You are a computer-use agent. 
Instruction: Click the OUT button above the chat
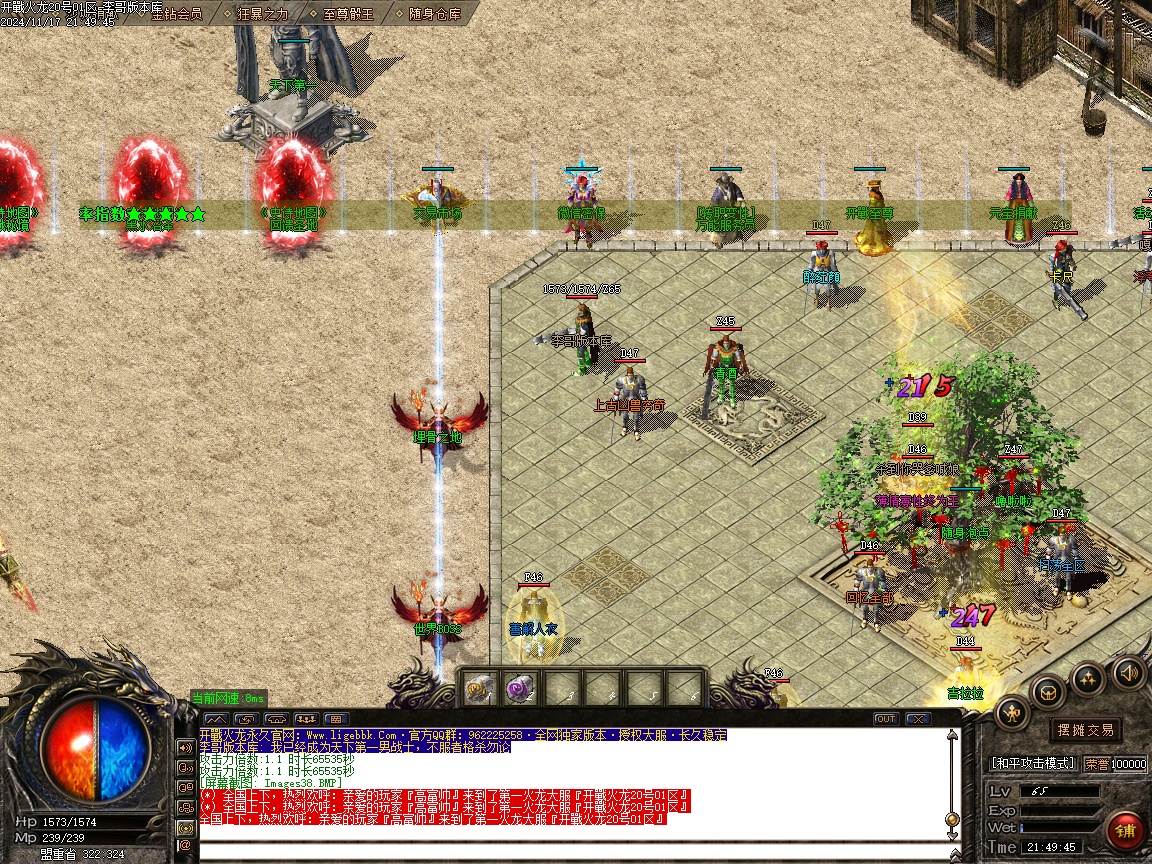(x=886, y=718)
